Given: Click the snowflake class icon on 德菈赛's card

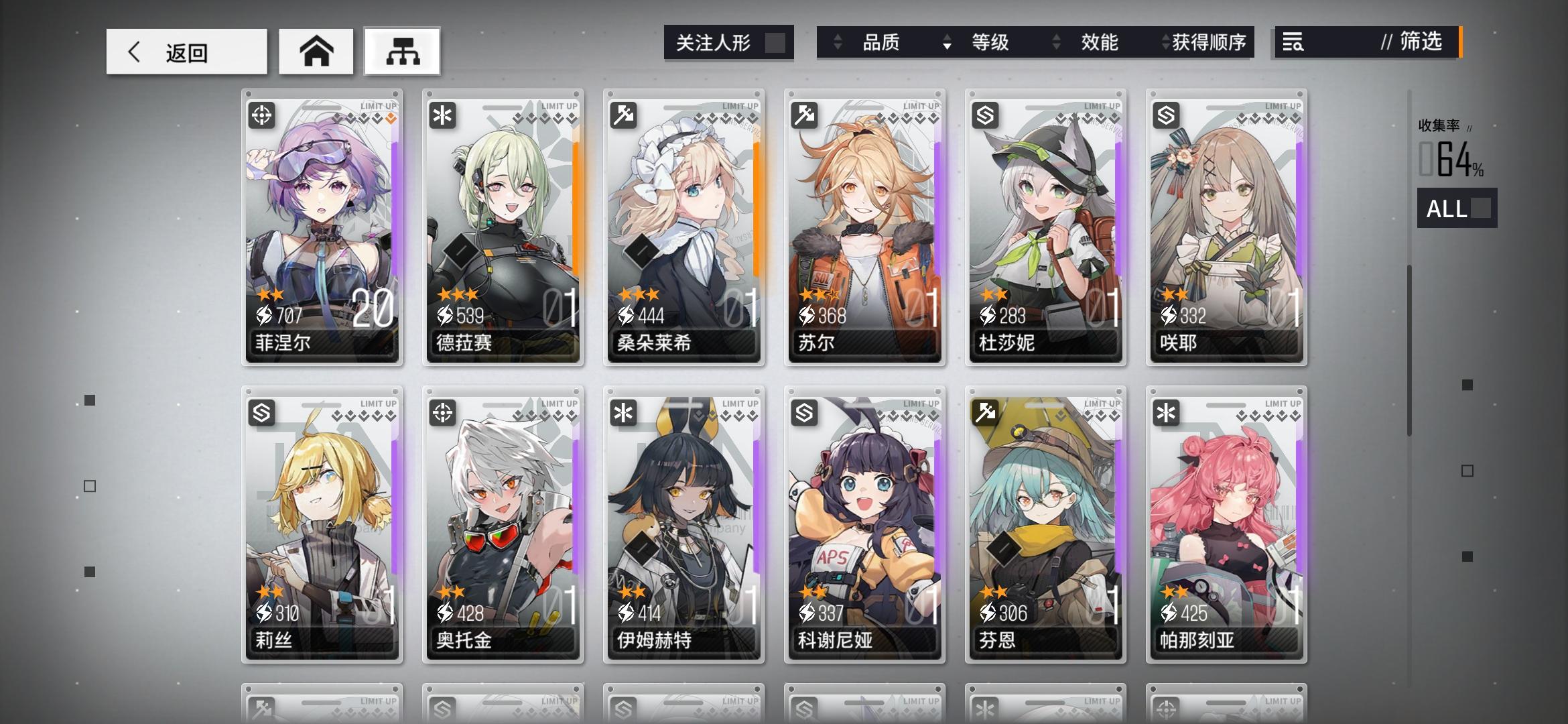Looking at the screenshot, I should [x=444, y=115].
